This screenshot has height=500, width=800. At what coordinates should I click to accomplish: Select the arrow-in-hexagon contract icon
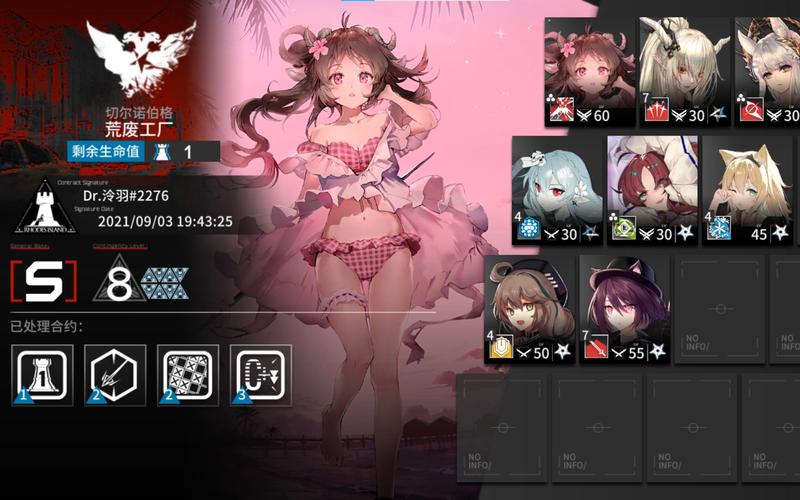pos(115,375)
